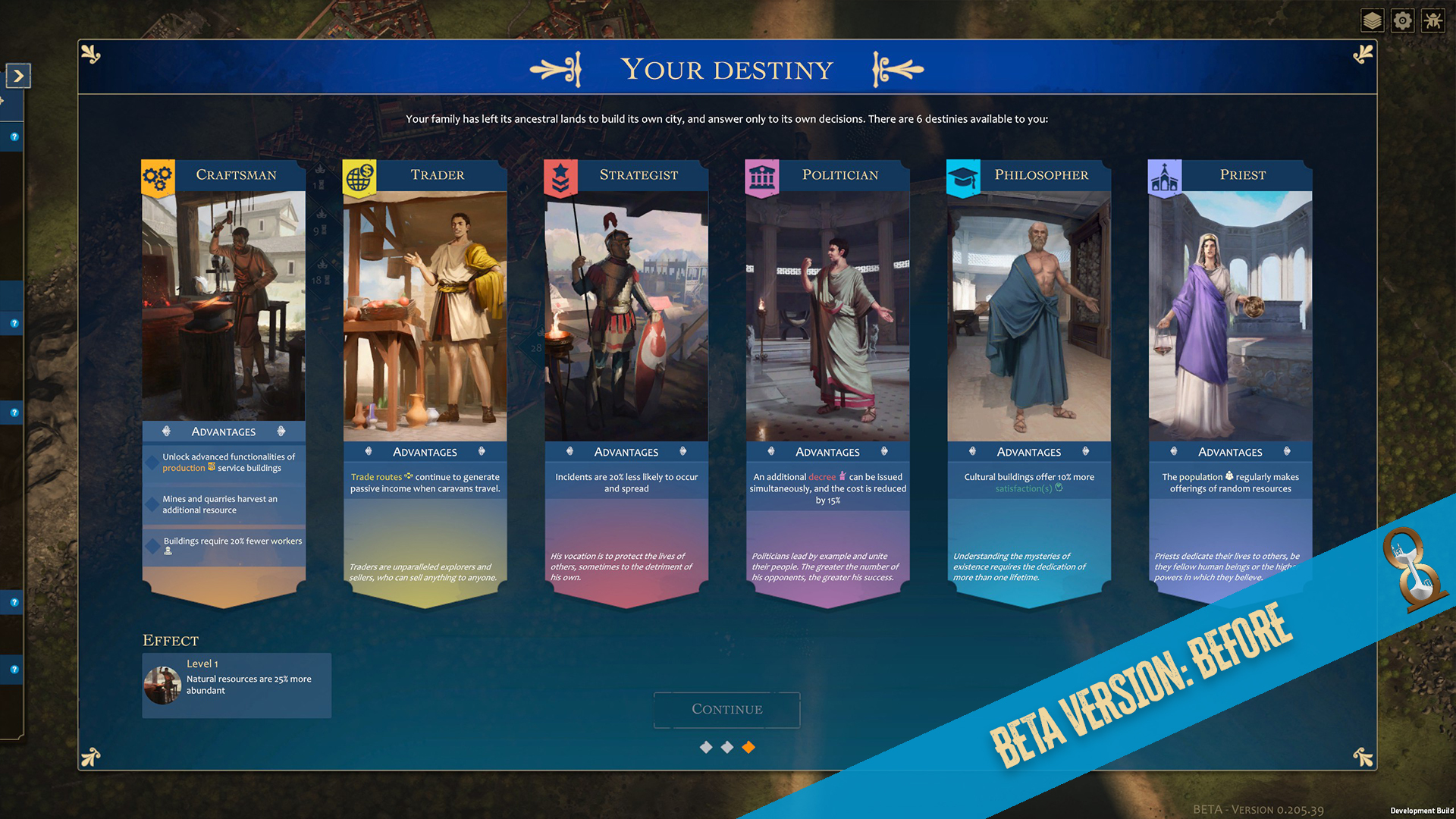Select the Philosopher graduation cap emblem
The height and width of the screenshot is (819, 1456).
[963, 175]
